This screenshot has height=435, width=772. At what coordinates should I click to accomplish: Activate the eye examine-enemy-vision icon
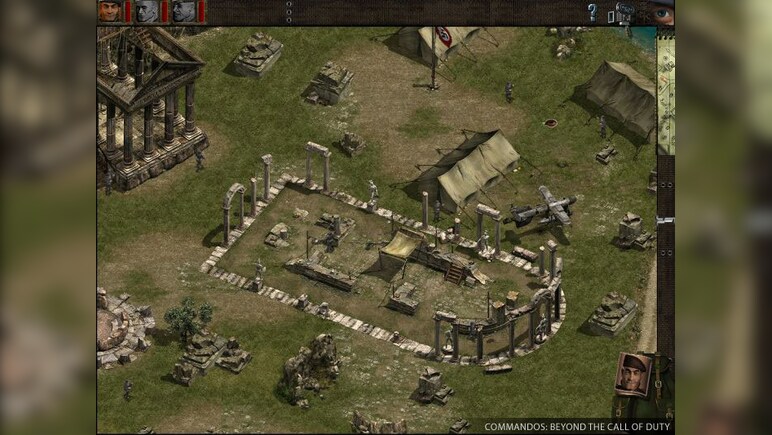[662, 13]
